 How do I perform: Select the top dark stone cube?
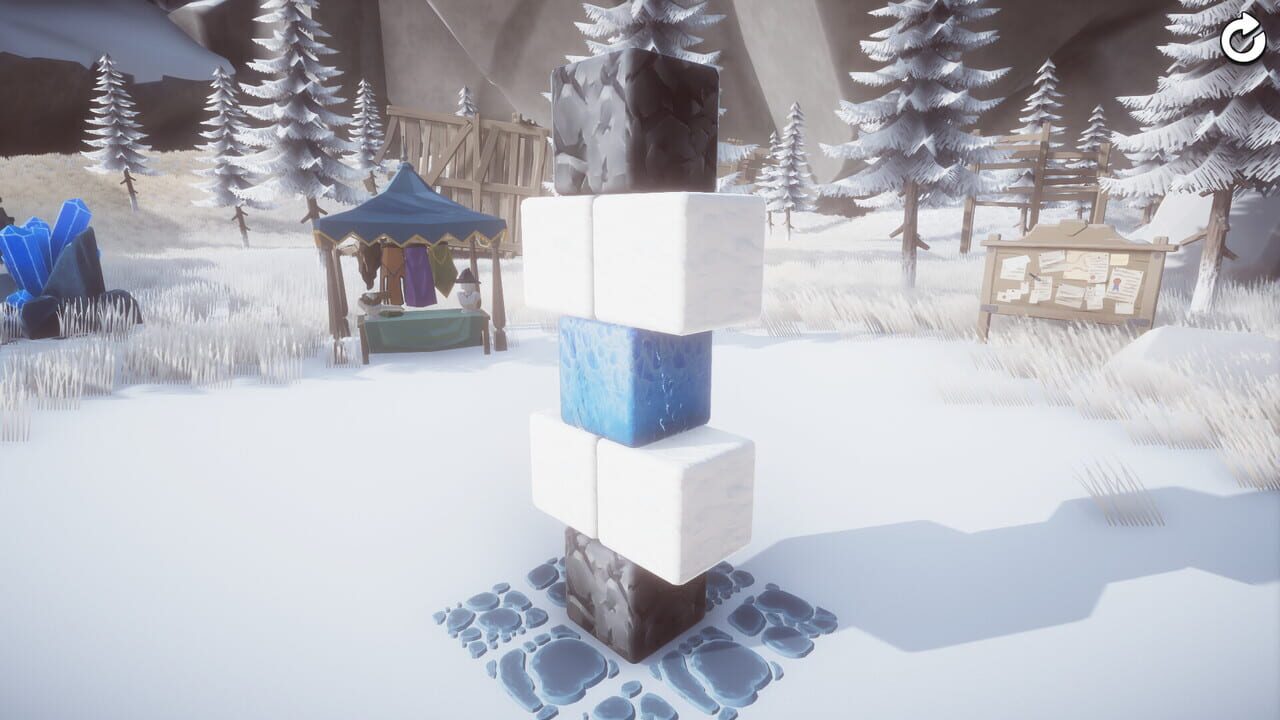(632, 130)
